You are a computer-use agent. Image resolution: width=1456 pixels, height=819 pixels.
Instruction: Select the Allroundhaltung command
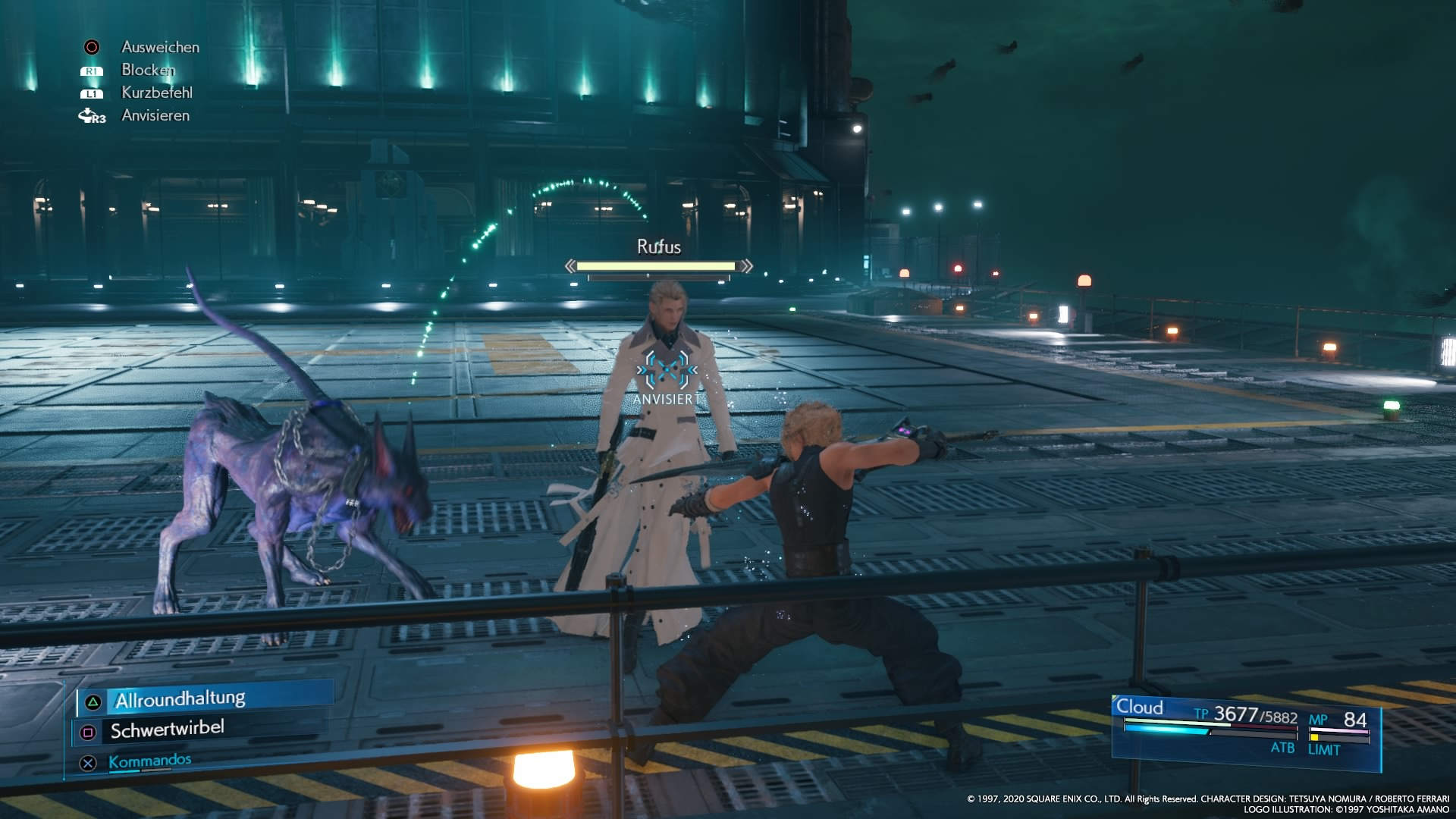coord(180,699)
